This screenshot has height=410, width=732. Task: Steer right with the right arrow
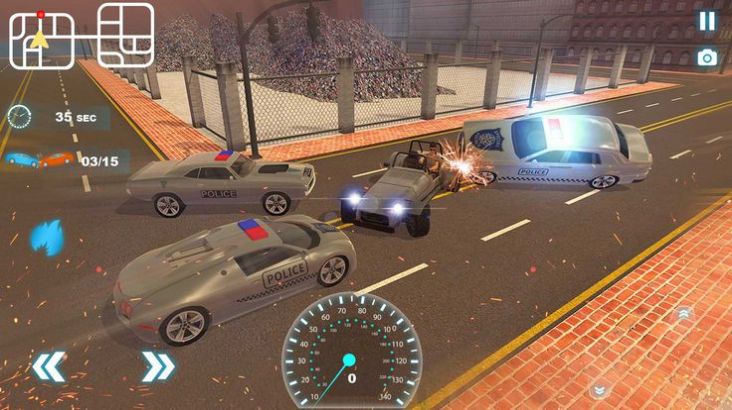click(x=157, y=366)
